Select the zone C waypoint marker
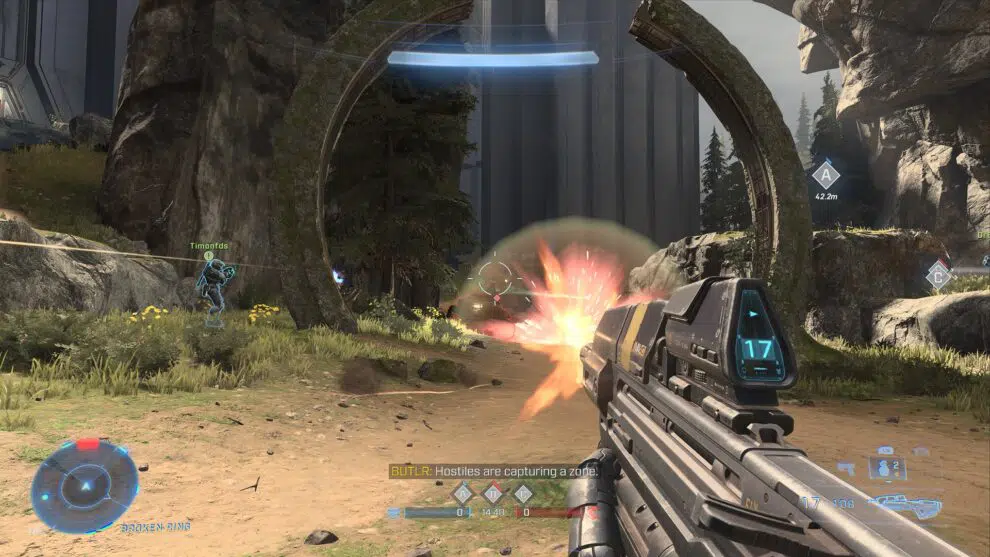This screenshot has width=990, height=557. [937, 275]
